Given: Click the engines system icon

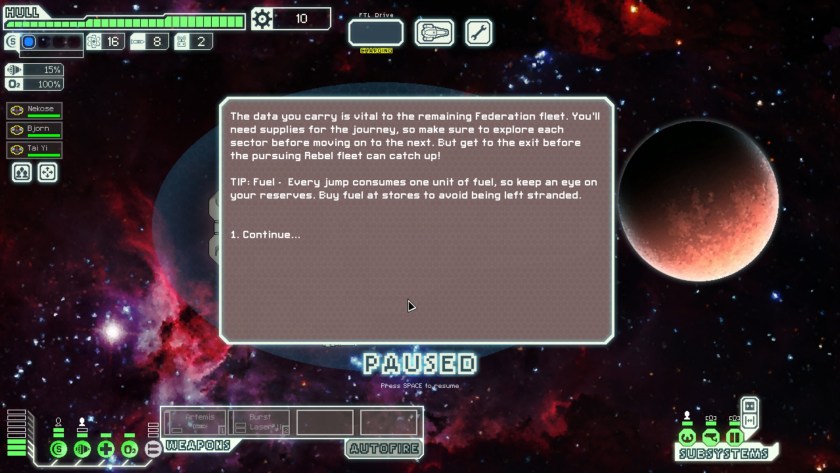Looking at the screenshot, I should [82, 450].
